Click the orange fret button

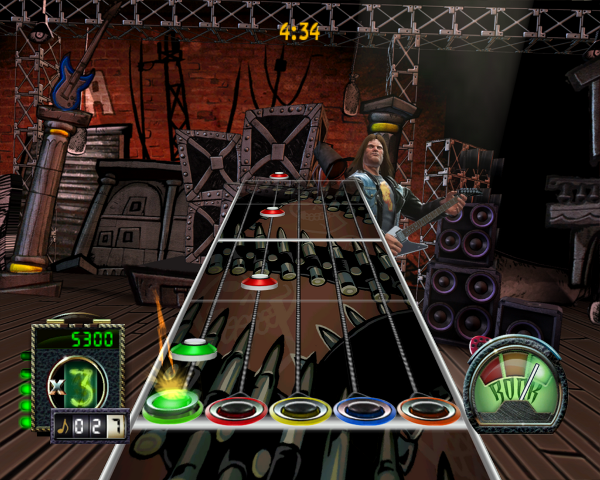(x=427, y=409)
